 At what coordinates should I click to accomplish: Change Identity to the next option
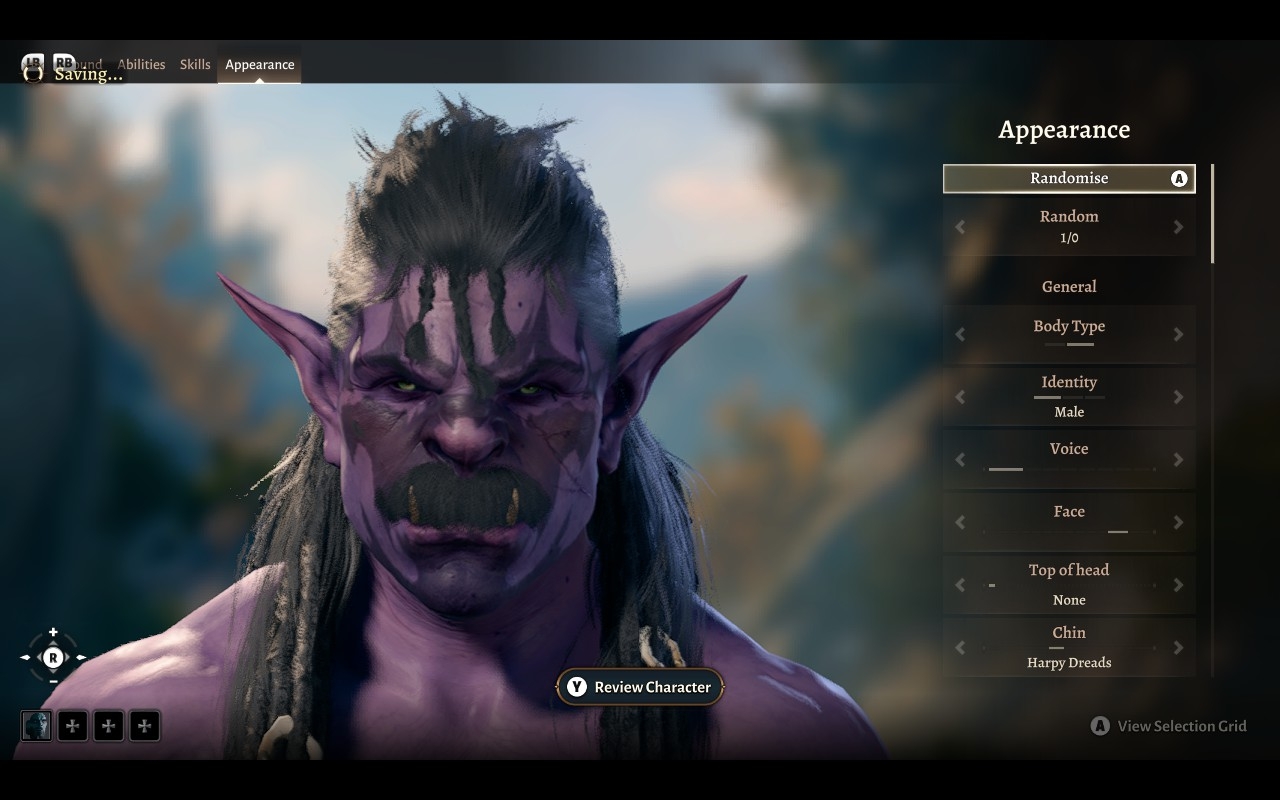(1178, 397)
